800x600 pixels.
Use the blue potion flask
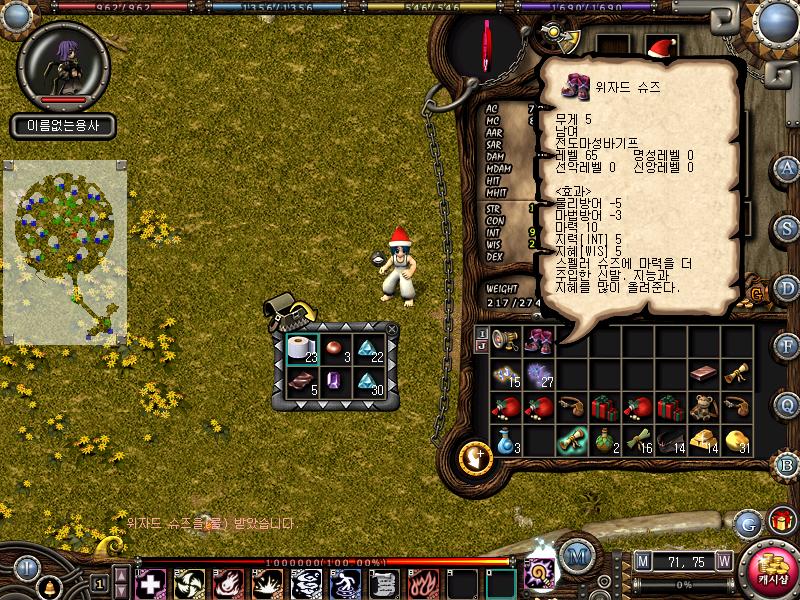505,439
